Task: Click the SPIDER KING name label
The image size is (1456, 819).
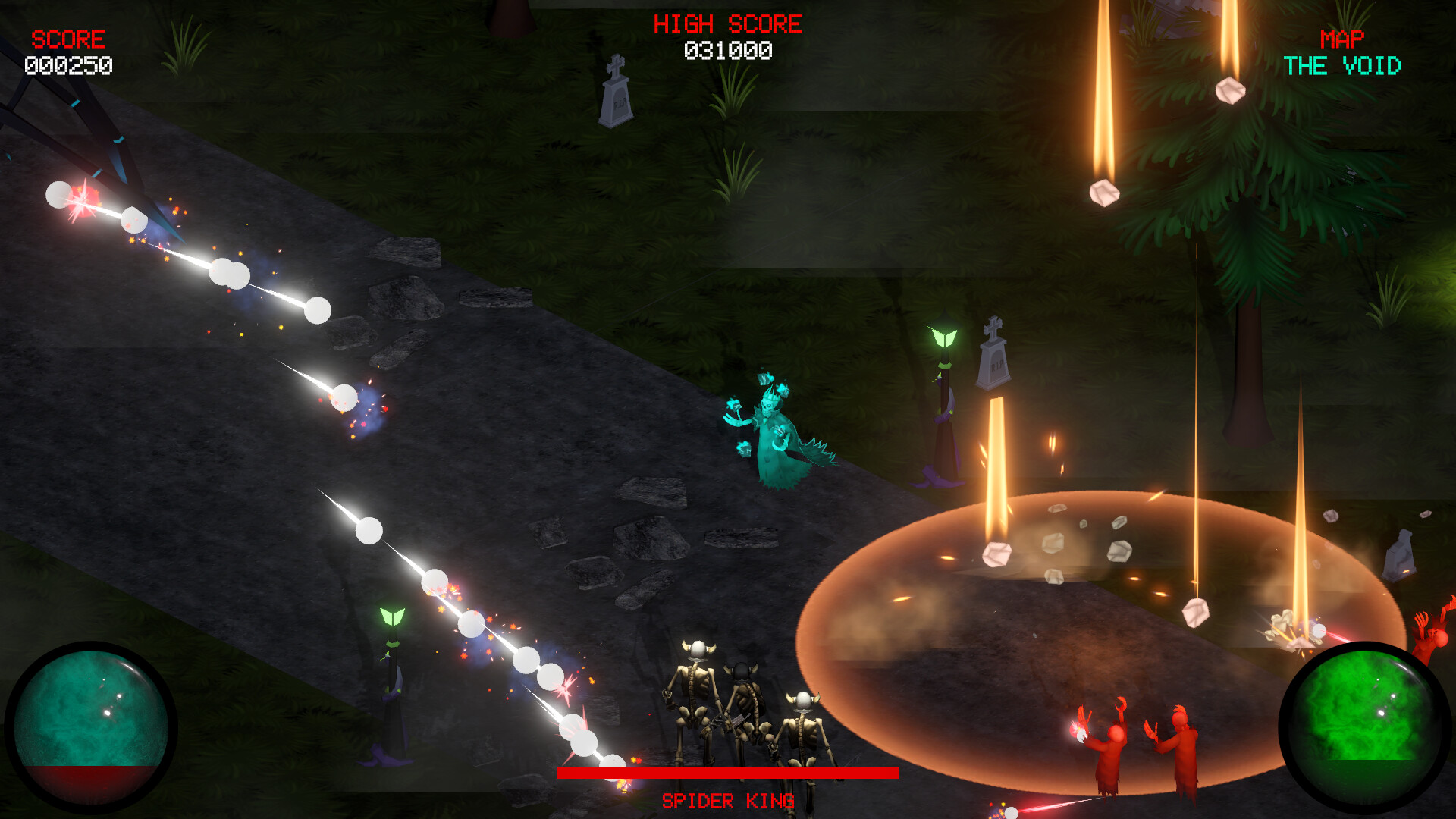Action: click(728, 800)
